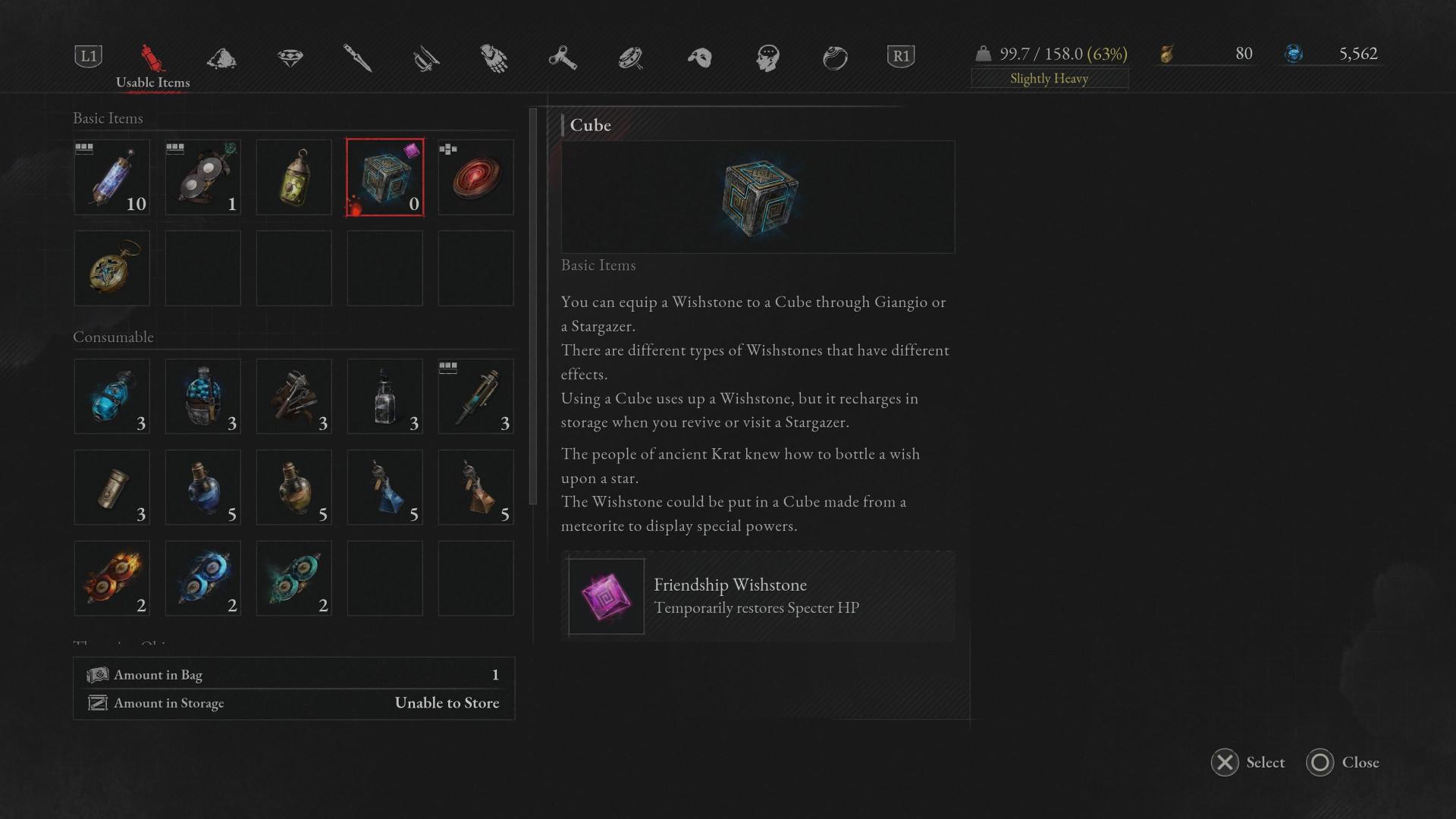
Task: Click the blade handles category icon
Action: click(x=426, y=58)
